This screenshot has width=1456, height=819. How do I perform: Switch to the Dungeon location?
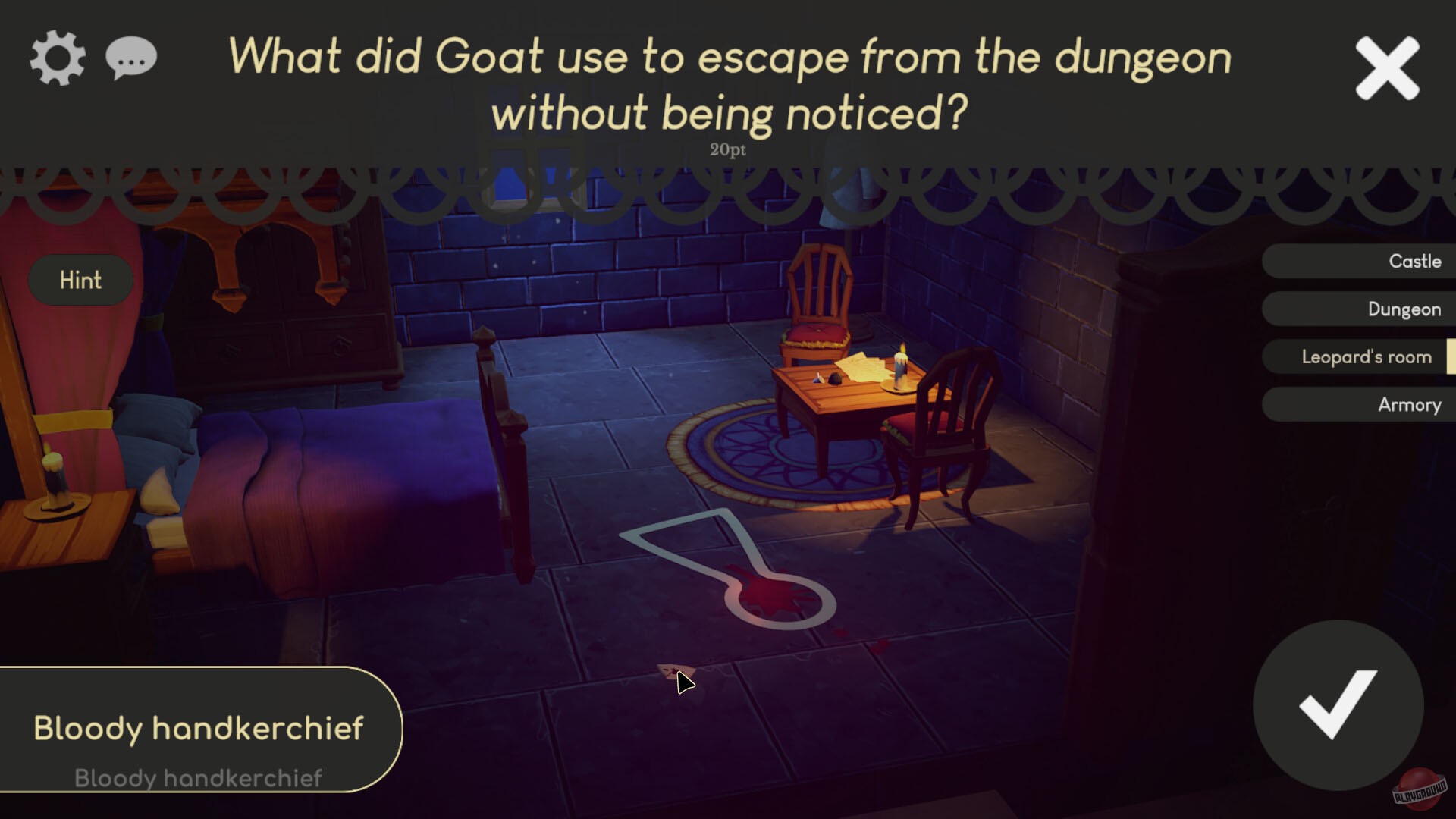coord(1365,309)
